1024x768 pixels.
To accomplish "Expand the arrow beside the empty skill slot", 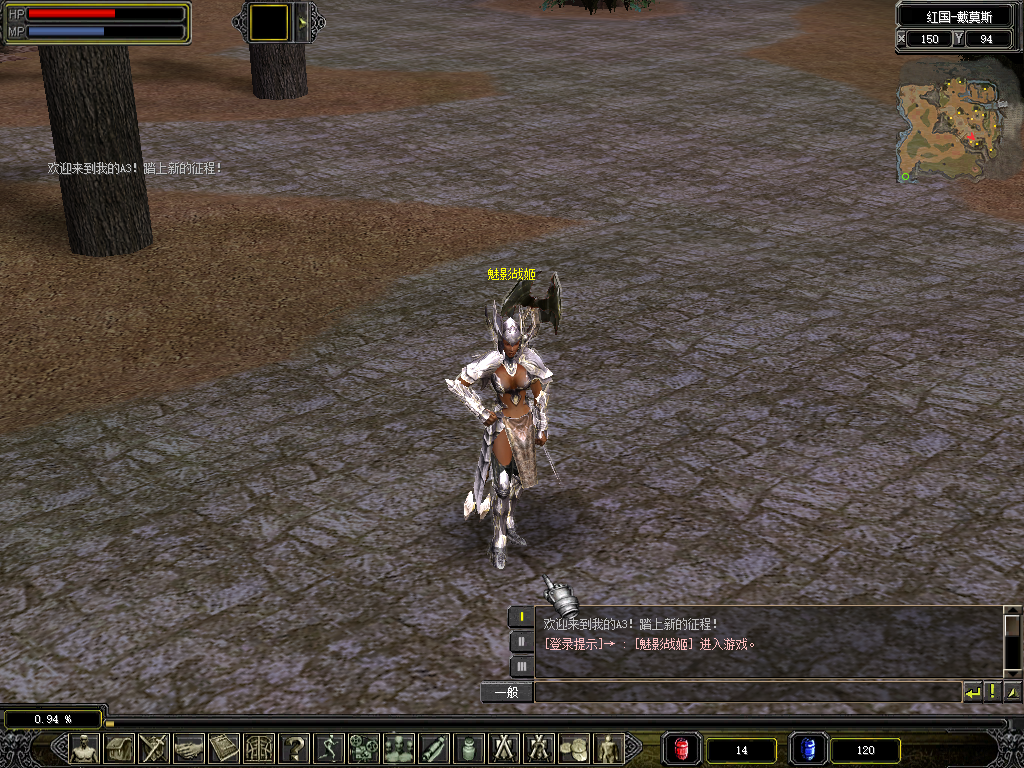I will [302, 22].
